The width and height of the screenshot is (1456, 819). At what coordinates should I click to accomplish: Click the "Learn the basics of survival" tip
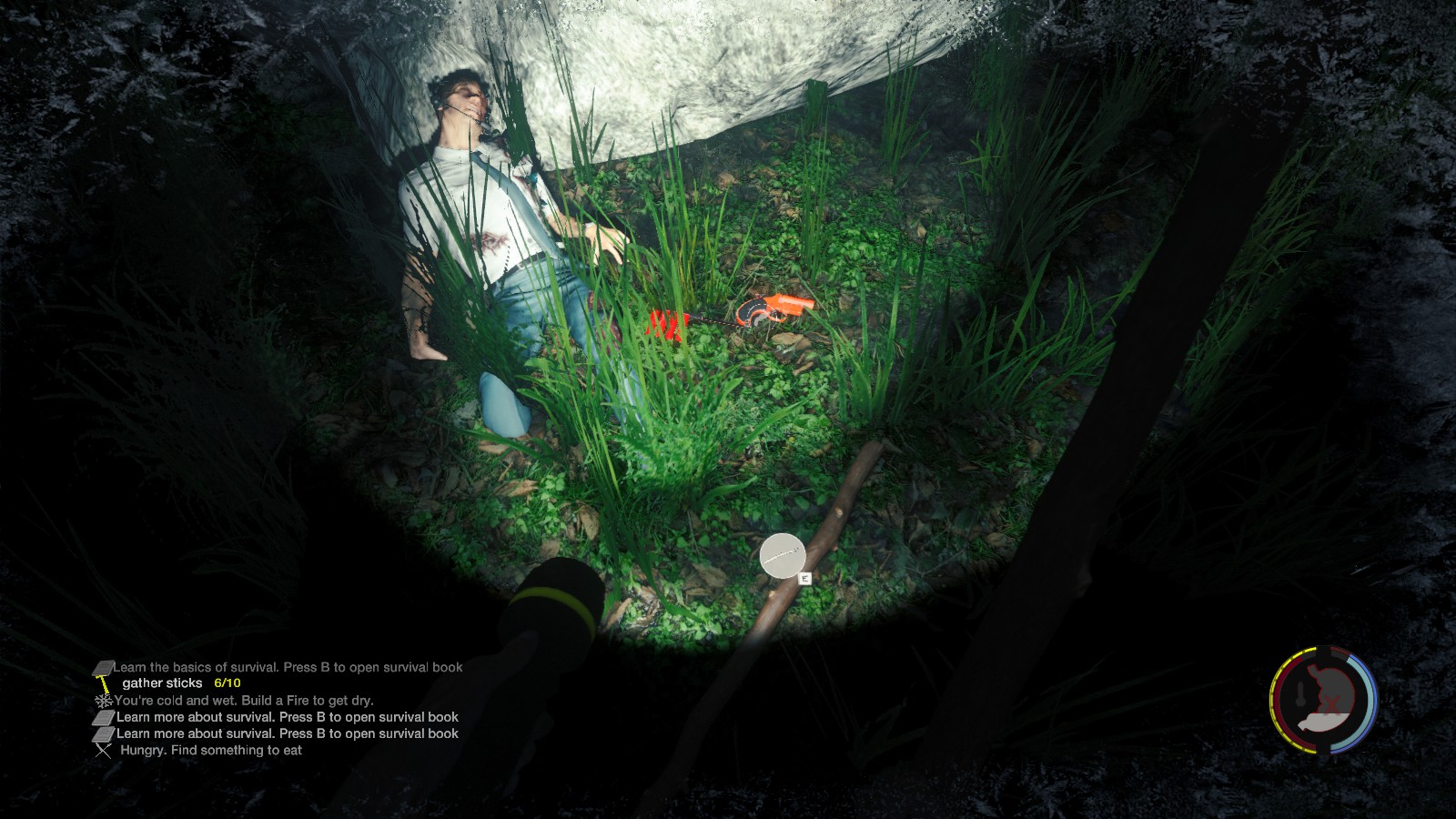pyautogui.click(x=288, y=667)
